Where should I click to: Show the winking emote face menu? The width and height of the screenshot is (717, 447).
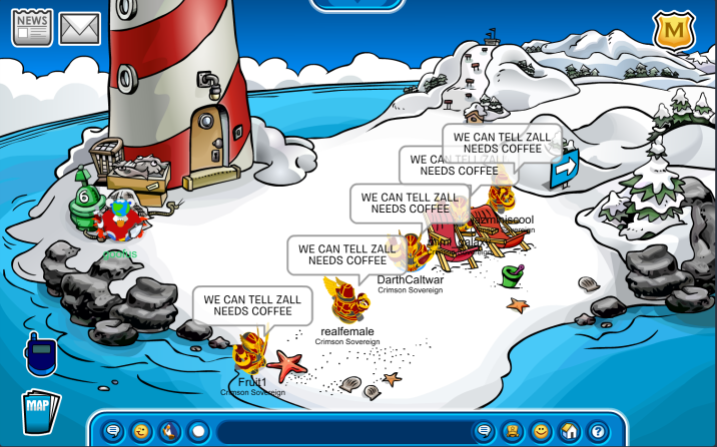point(141,432)
